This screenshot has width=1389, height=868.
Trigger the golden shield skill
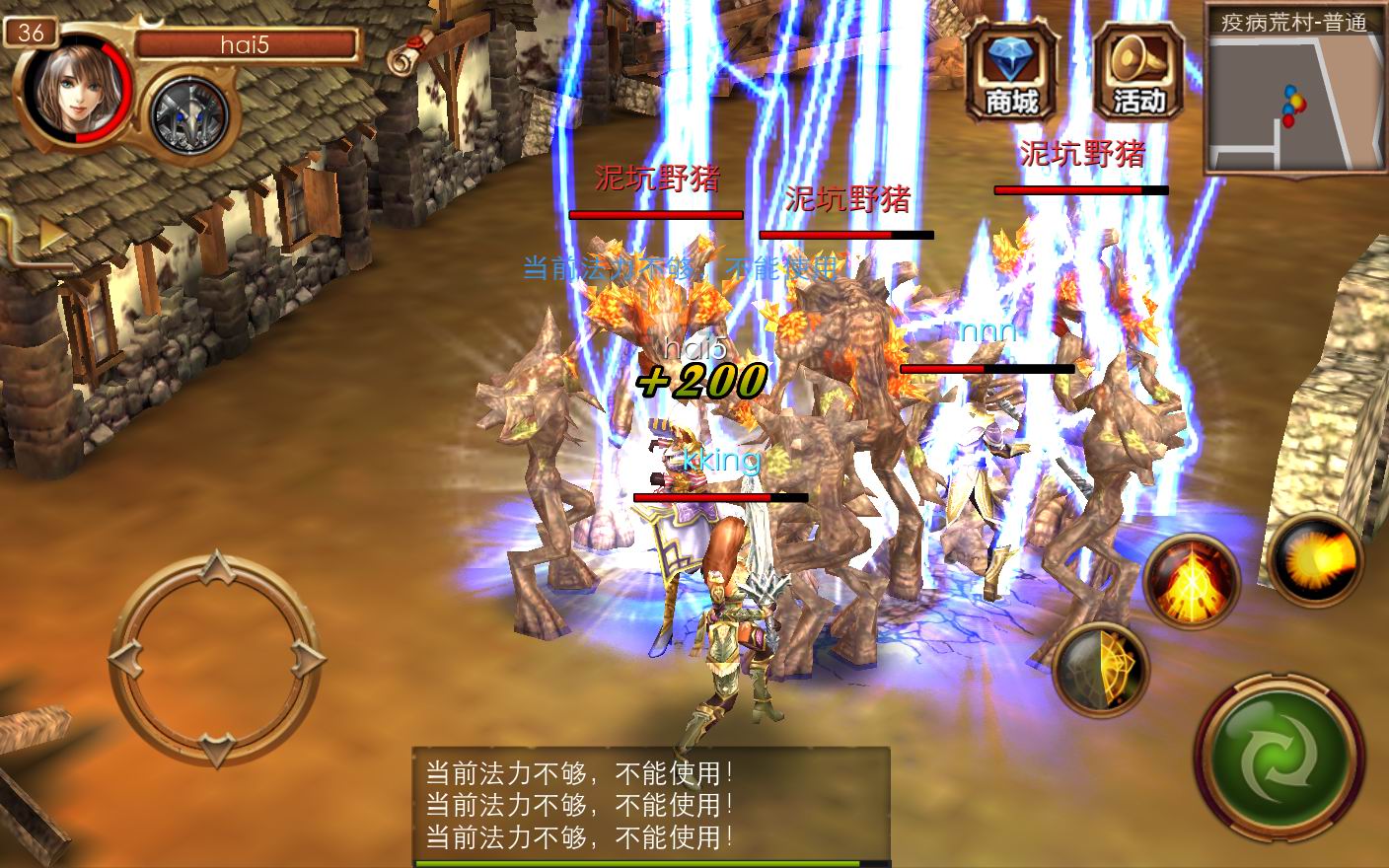coord(1100,670)
